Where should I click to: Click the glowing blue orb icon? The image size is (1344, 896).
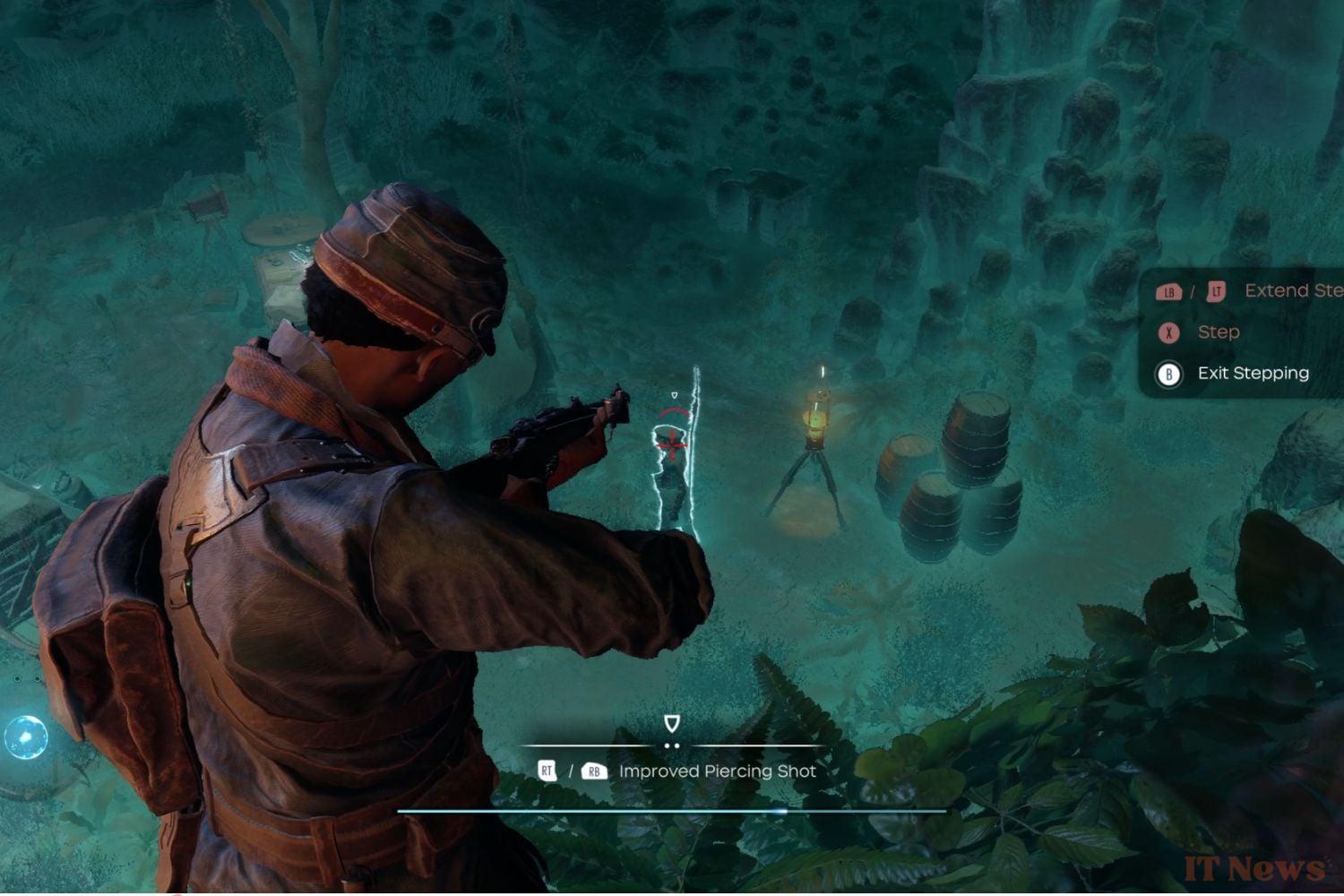25,737
